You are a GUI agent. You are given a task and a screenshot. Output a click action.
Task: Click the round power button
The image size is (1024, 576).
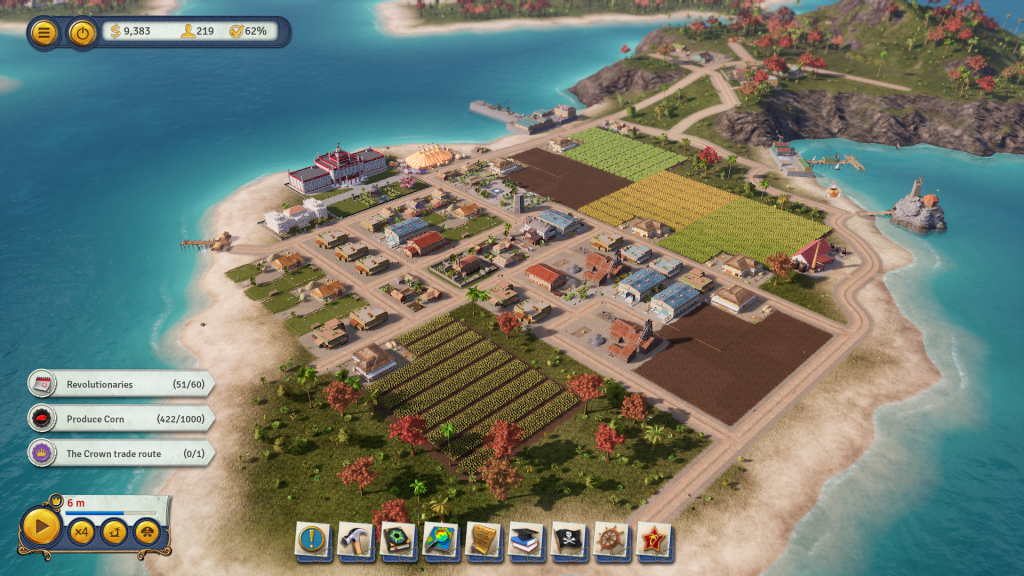click(x=82, y=32)
